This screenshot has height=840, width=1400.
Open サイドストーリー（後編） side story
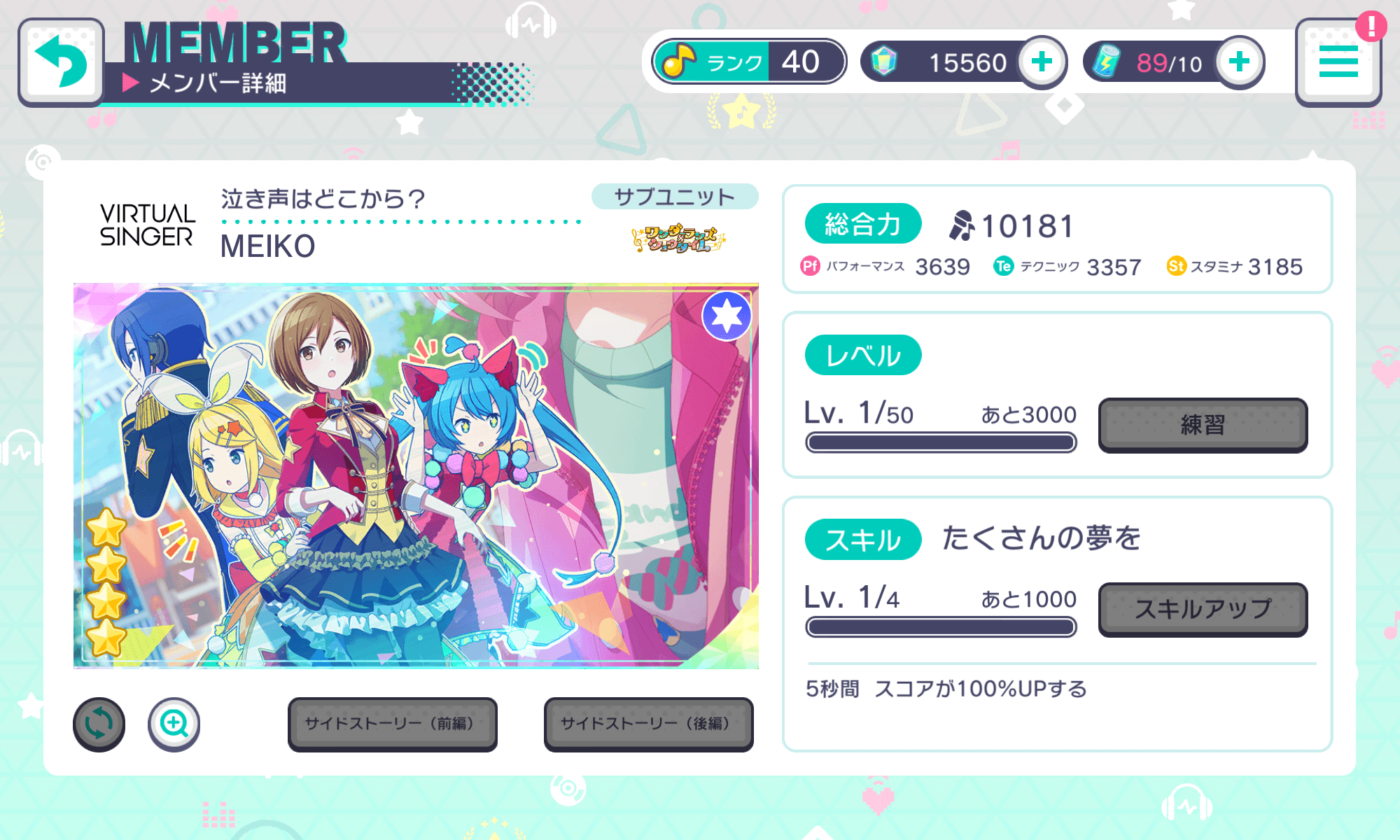648,724
